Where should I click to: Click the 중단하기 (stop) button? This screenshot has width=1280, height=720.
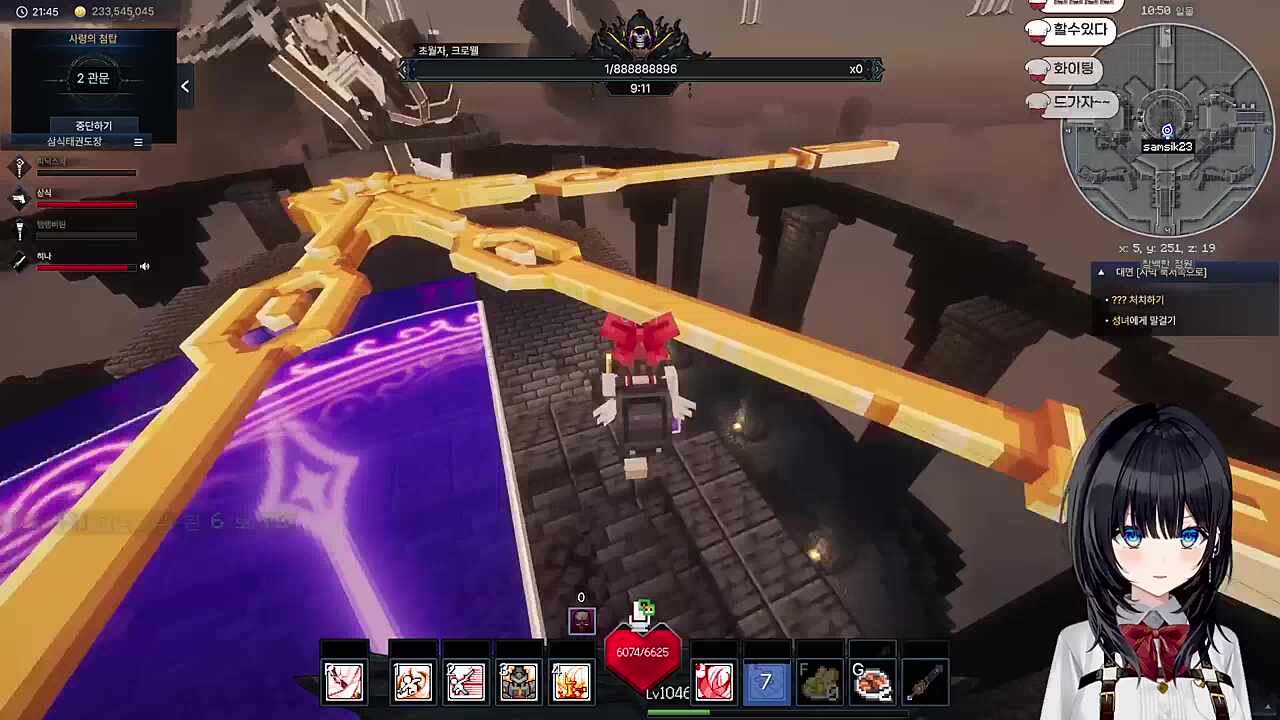point(93,126)
